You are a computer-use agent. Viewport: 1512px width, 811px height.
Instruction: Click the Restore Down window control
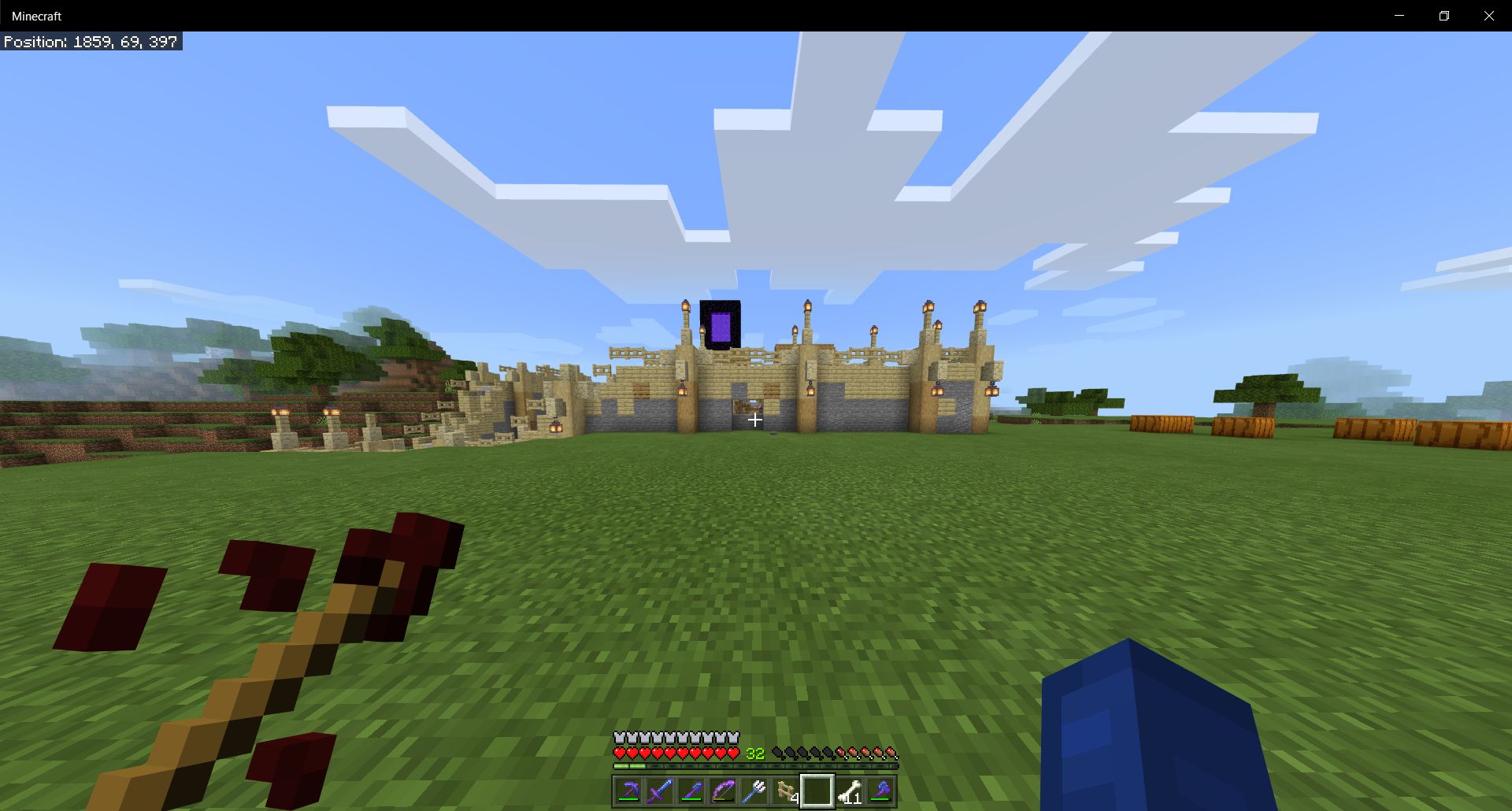pyautogui.click(x=1444, y=15)
